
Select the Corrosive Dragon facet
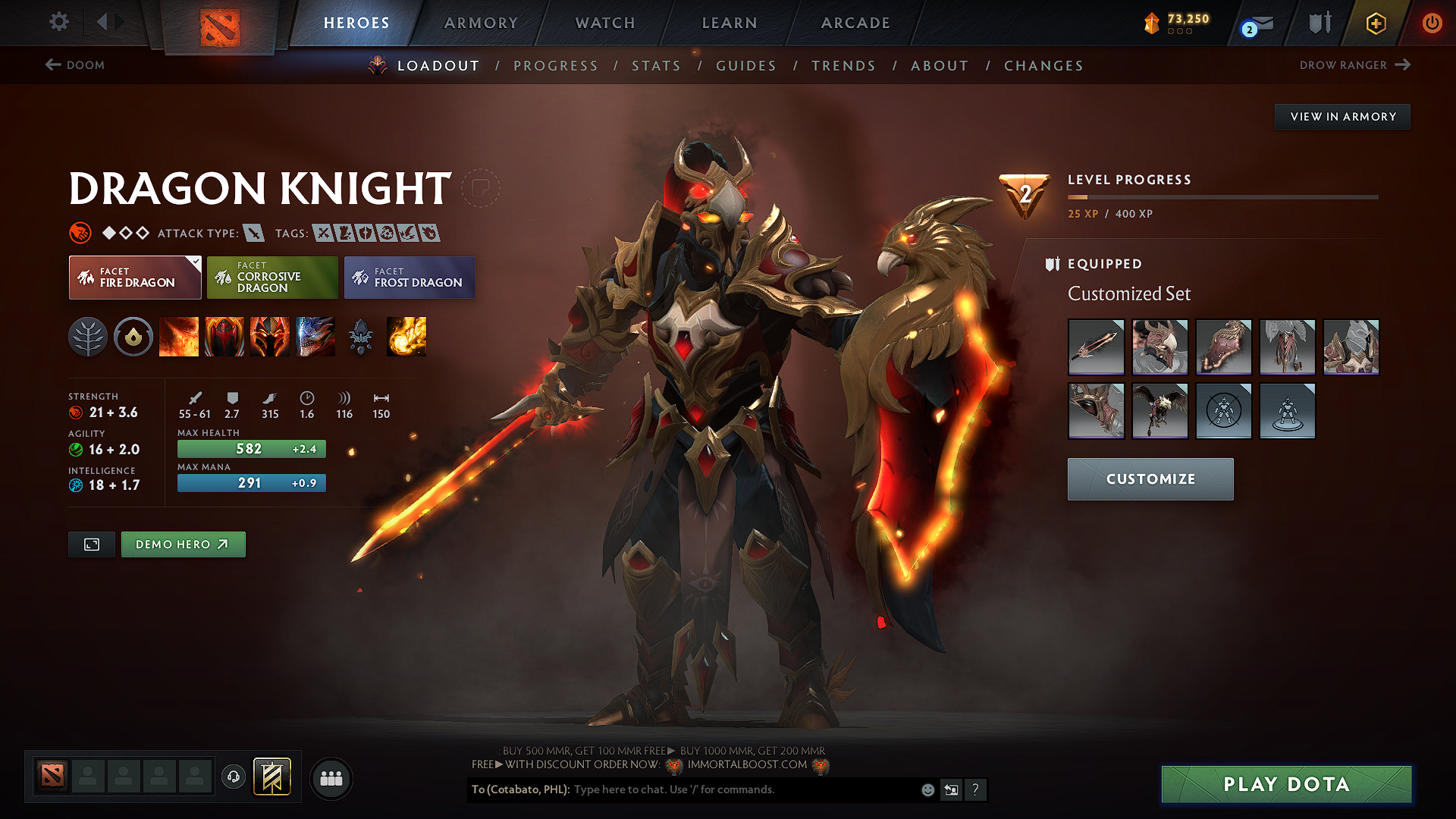(x=271, y=277)
